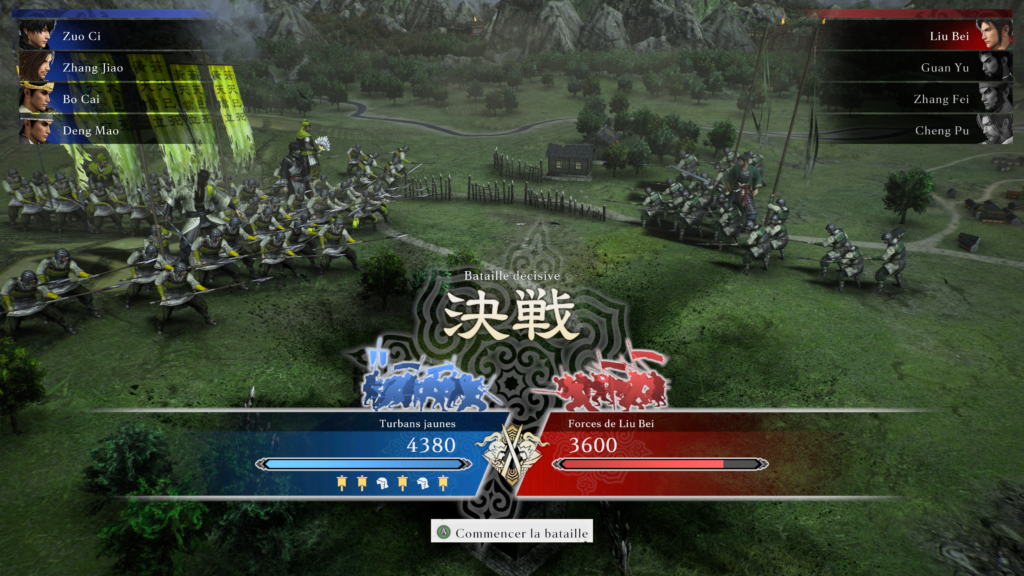Start the battle with Commencer la bataille
Image resolution: width=1024 pixels, height=576 pixels.
pos(512,533)
